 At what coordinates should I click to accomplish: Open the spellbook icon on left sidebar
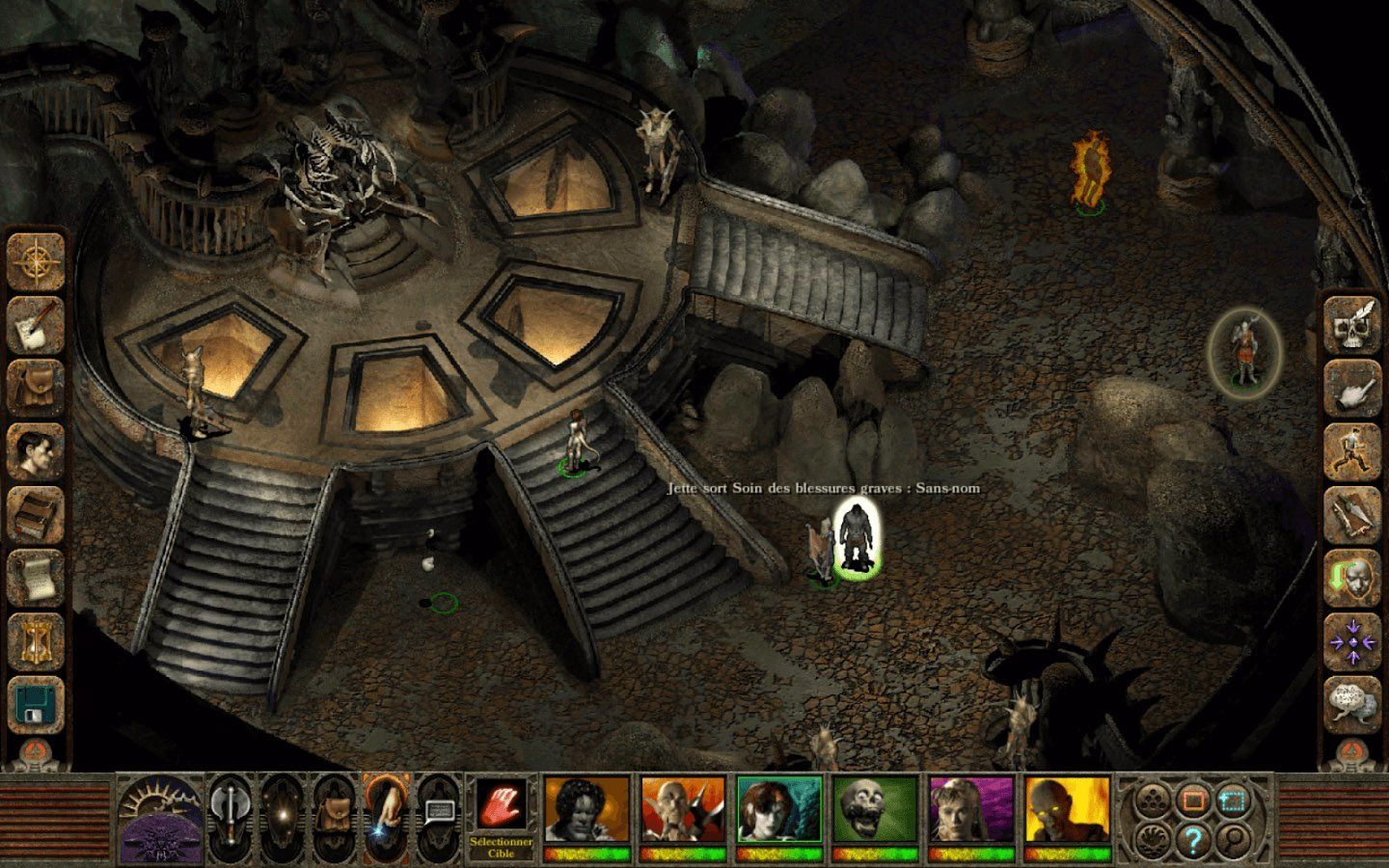pyautogui.click(x=37, y=515)
